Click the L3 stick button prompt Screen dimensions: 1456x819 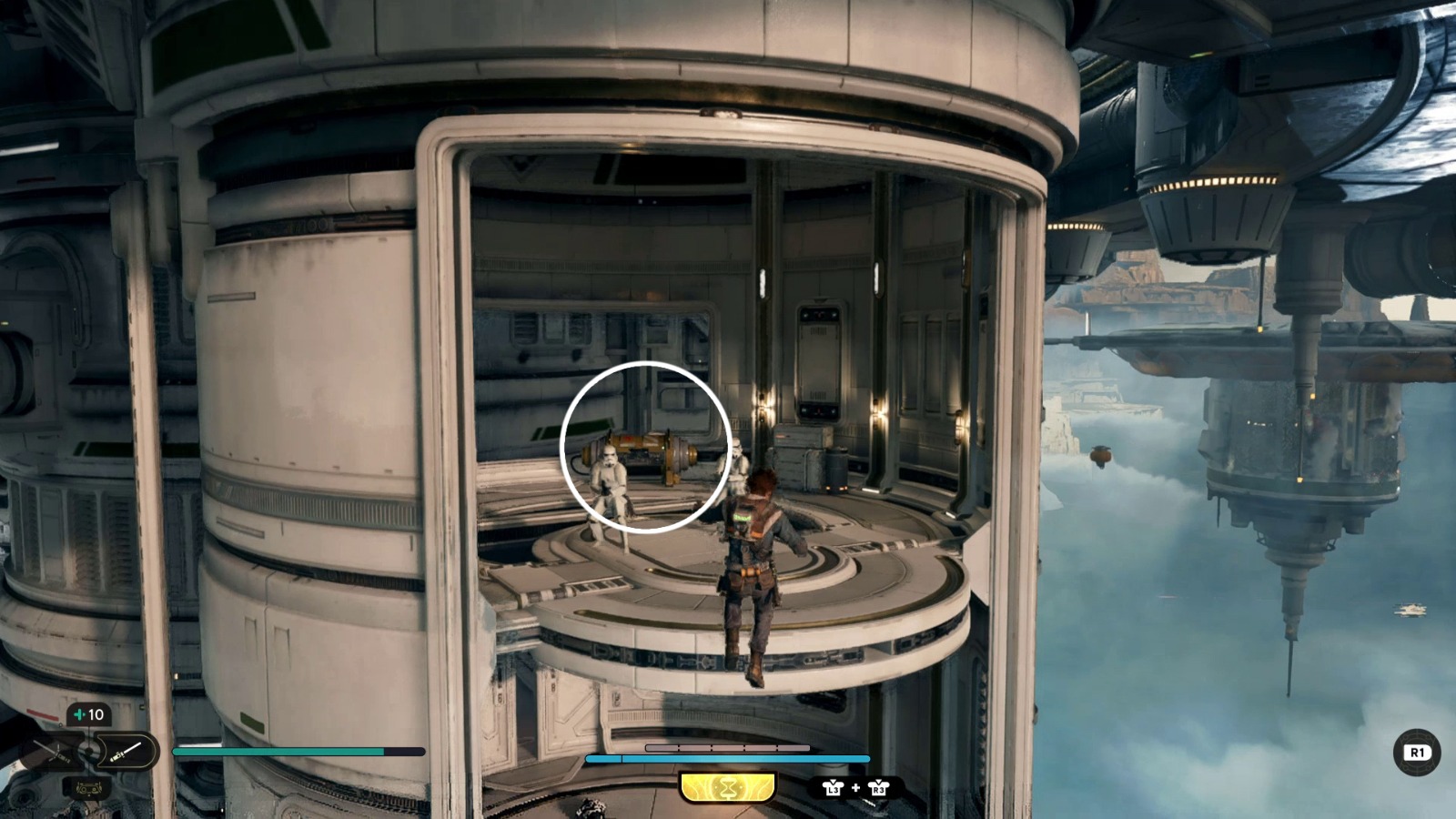click(834, 789)
